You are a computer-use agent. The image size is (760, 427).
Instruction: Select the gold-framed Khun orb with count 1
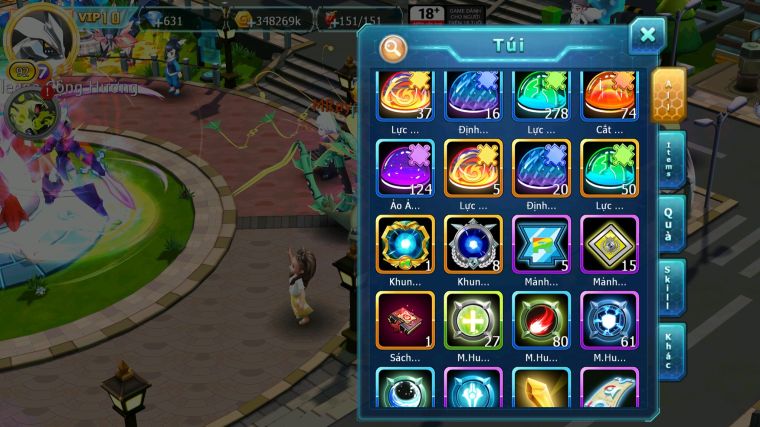click(405, 244)
